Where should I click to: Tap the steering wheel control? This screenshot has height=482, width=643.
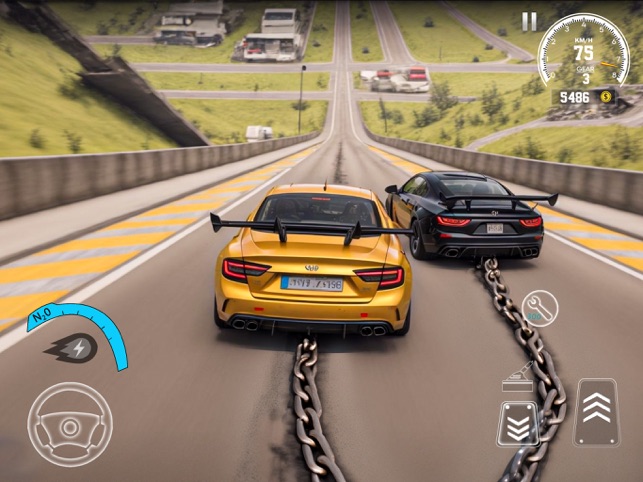pos(69,424)
